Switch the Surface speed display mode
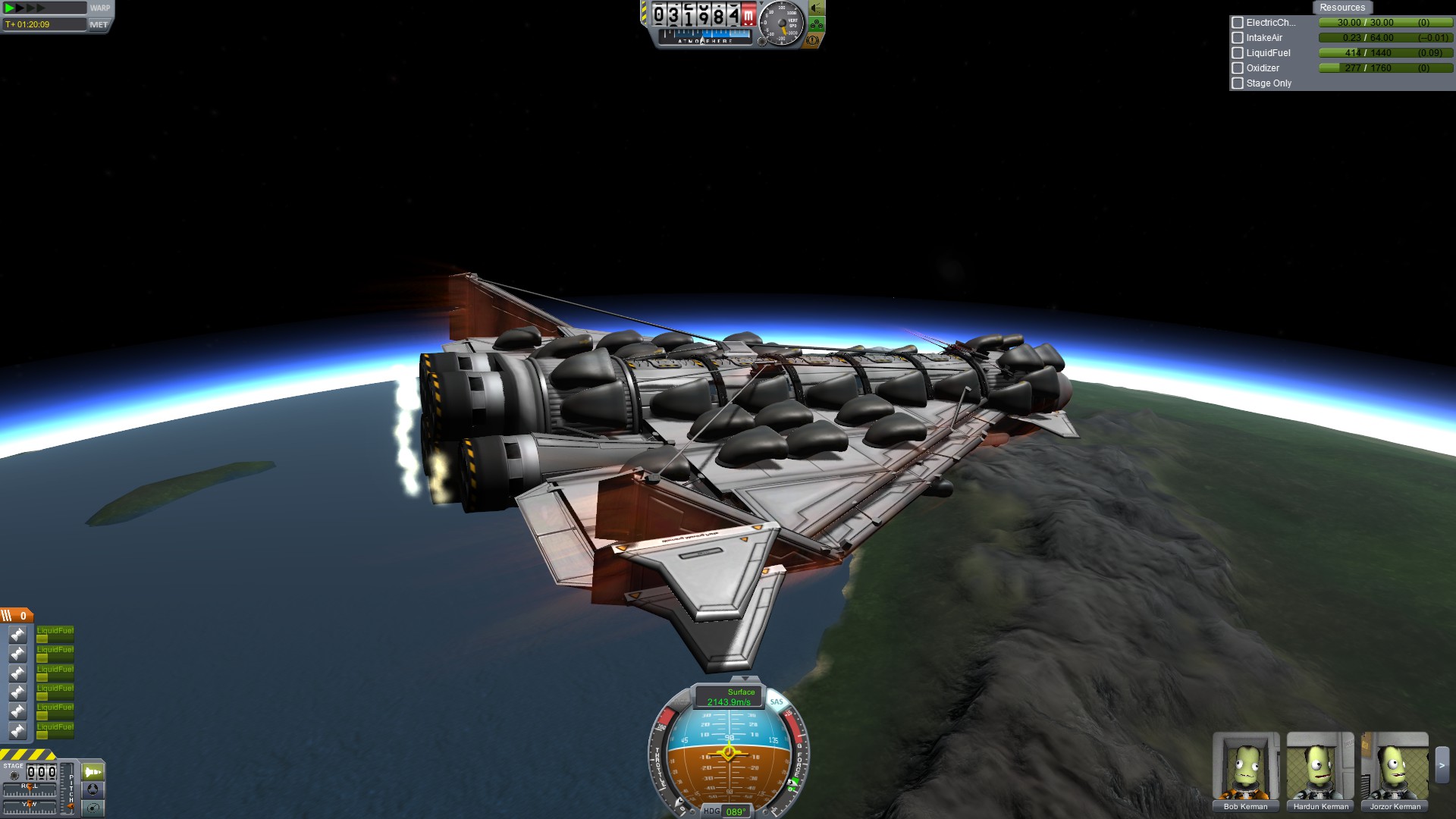The width and height of the screenshot is (1456, 819). pyautogui.click(x=730, y=696)
